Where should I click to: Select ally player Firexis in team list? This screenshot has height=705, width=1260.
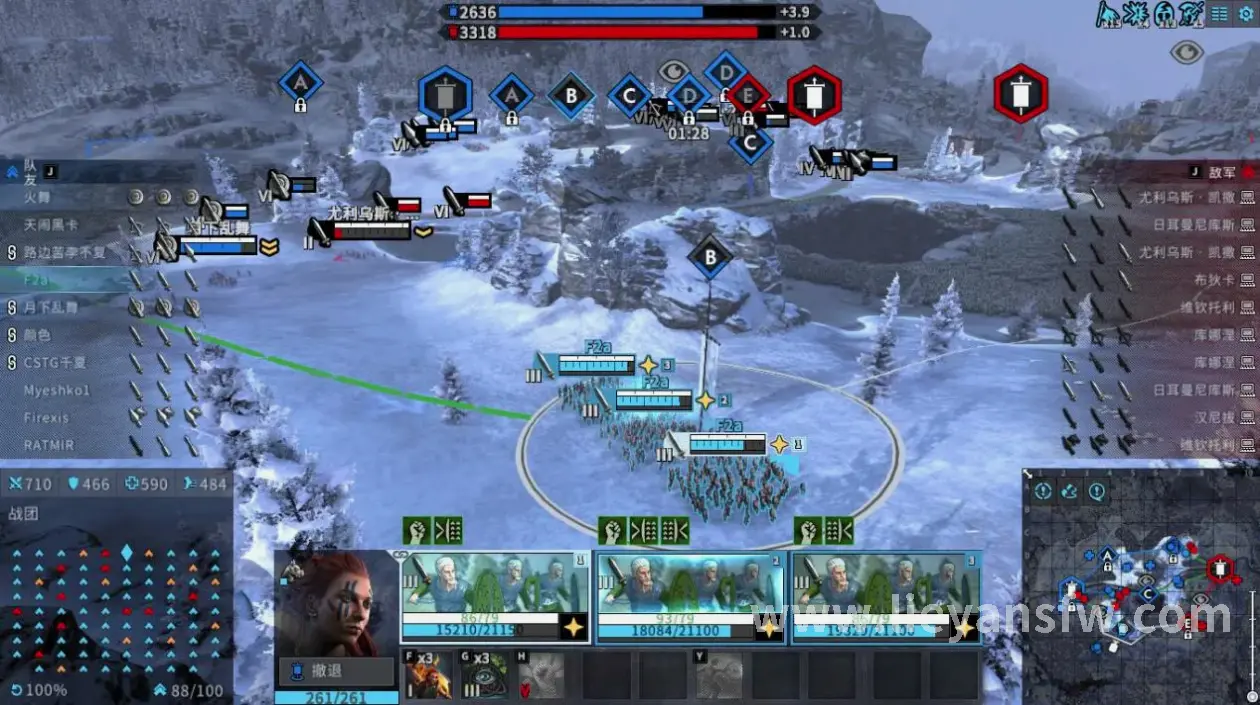(47, 417)
